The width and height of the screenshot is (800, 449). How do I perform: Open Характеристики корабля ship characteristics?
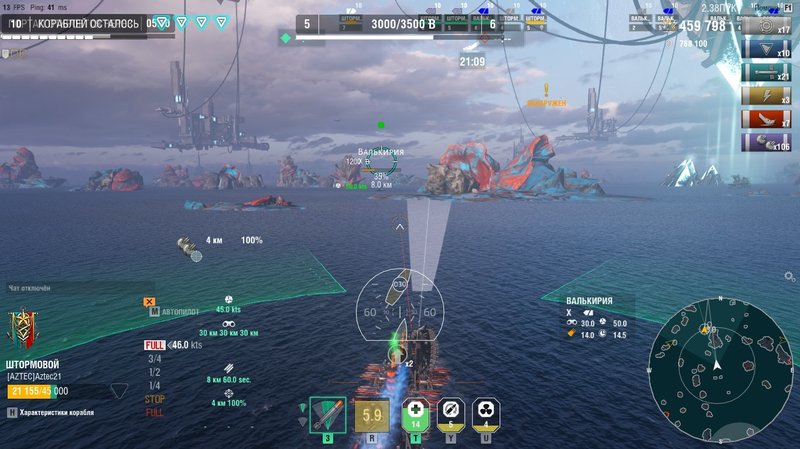pos(62,413)
